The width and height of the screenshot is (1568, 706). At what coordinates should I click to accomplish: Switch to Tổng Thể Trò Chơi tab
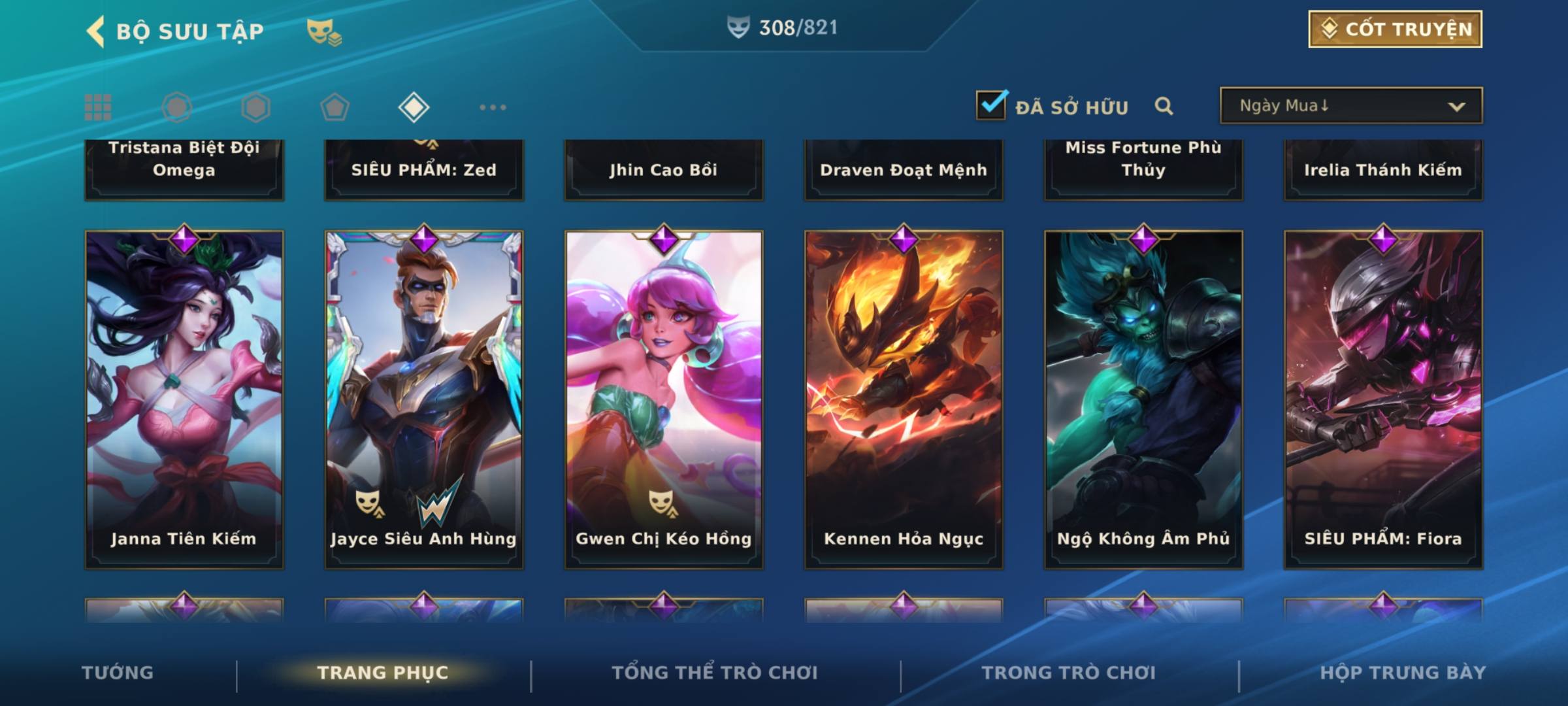715,673
